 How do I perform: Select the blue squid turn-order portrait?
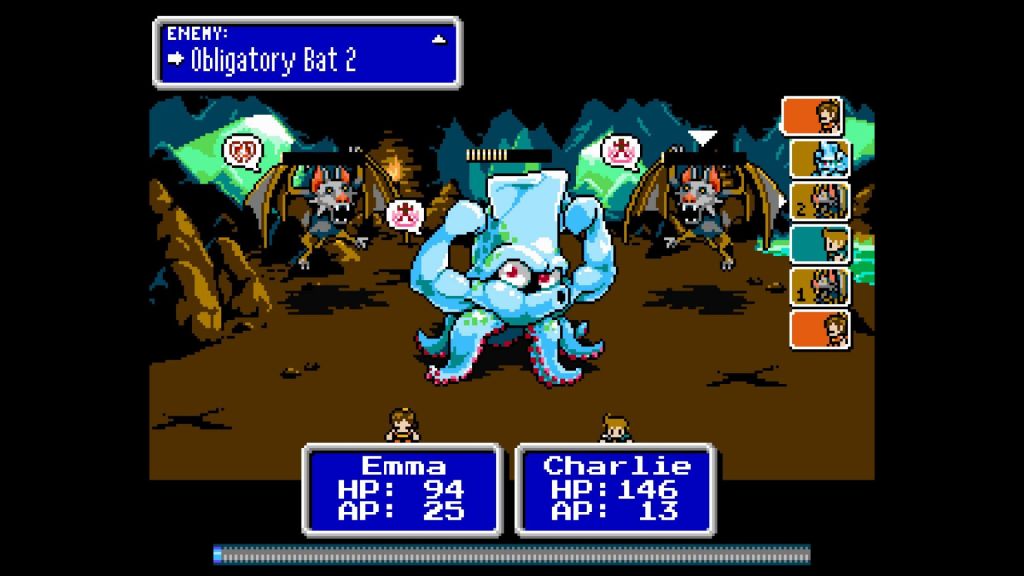pyautogui.click(x=821, y=158)
